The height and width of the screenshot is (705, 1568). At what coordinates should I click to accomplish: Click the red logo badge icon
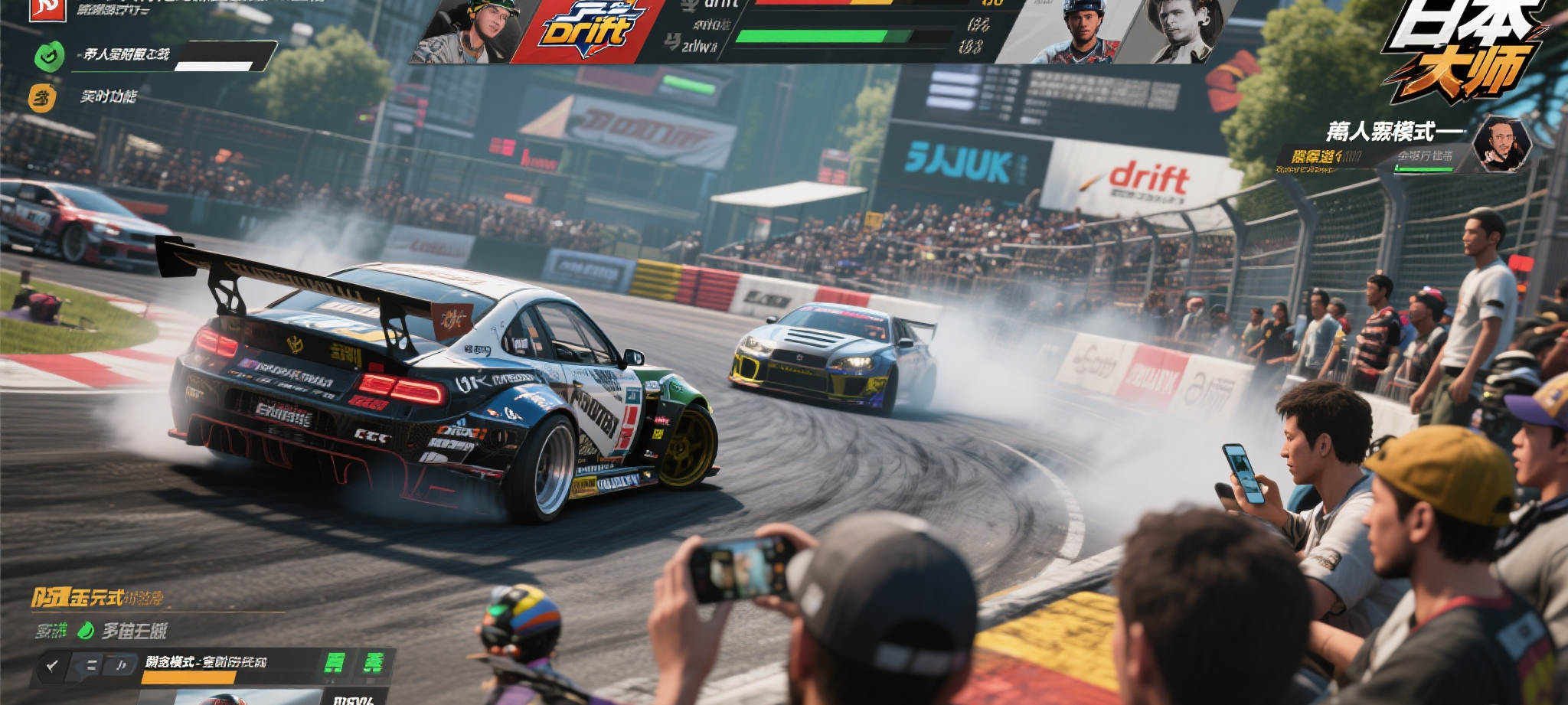47,9
